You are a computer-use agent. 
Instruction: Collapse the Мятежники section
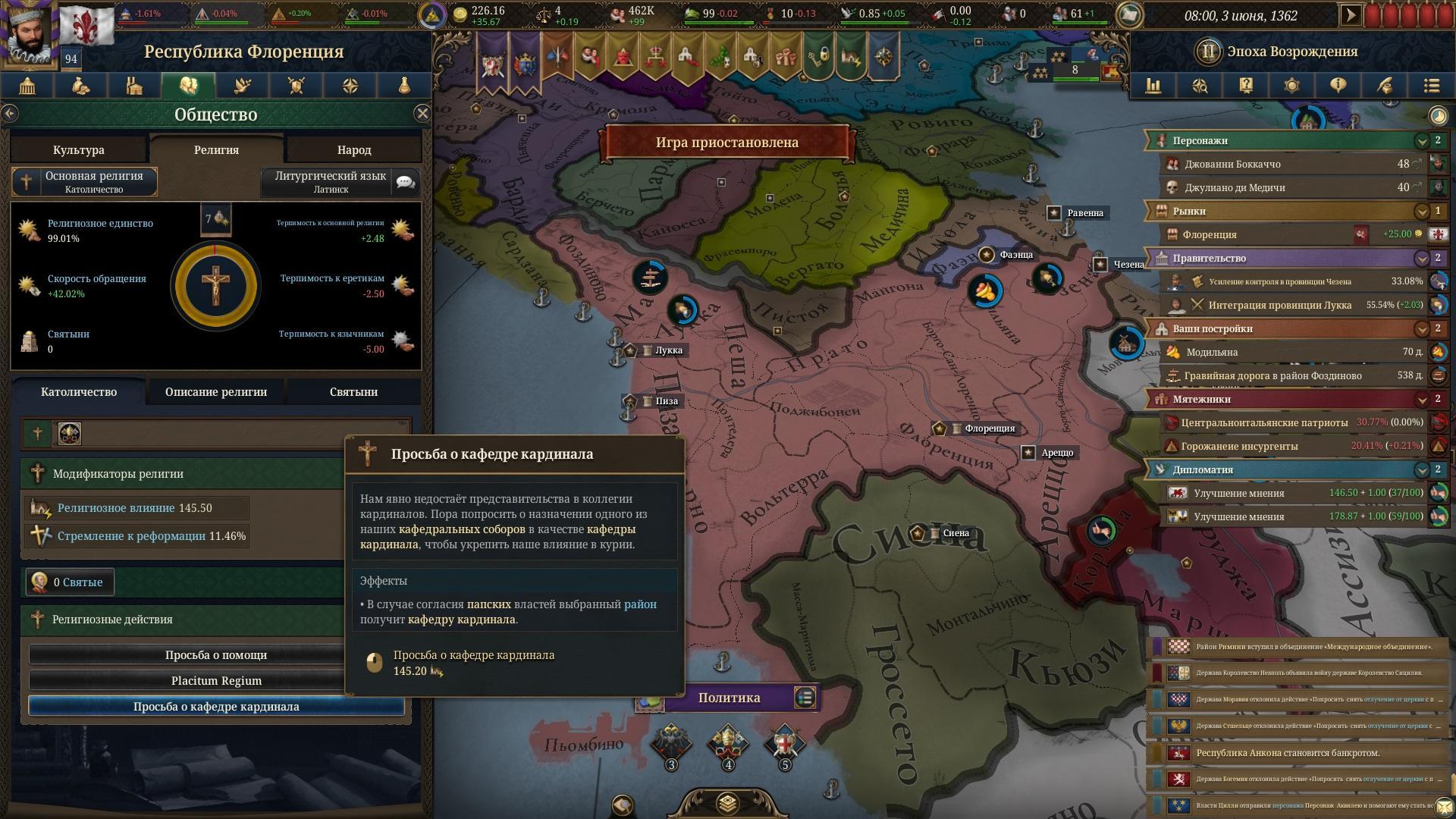click(x=1422, y=400)
